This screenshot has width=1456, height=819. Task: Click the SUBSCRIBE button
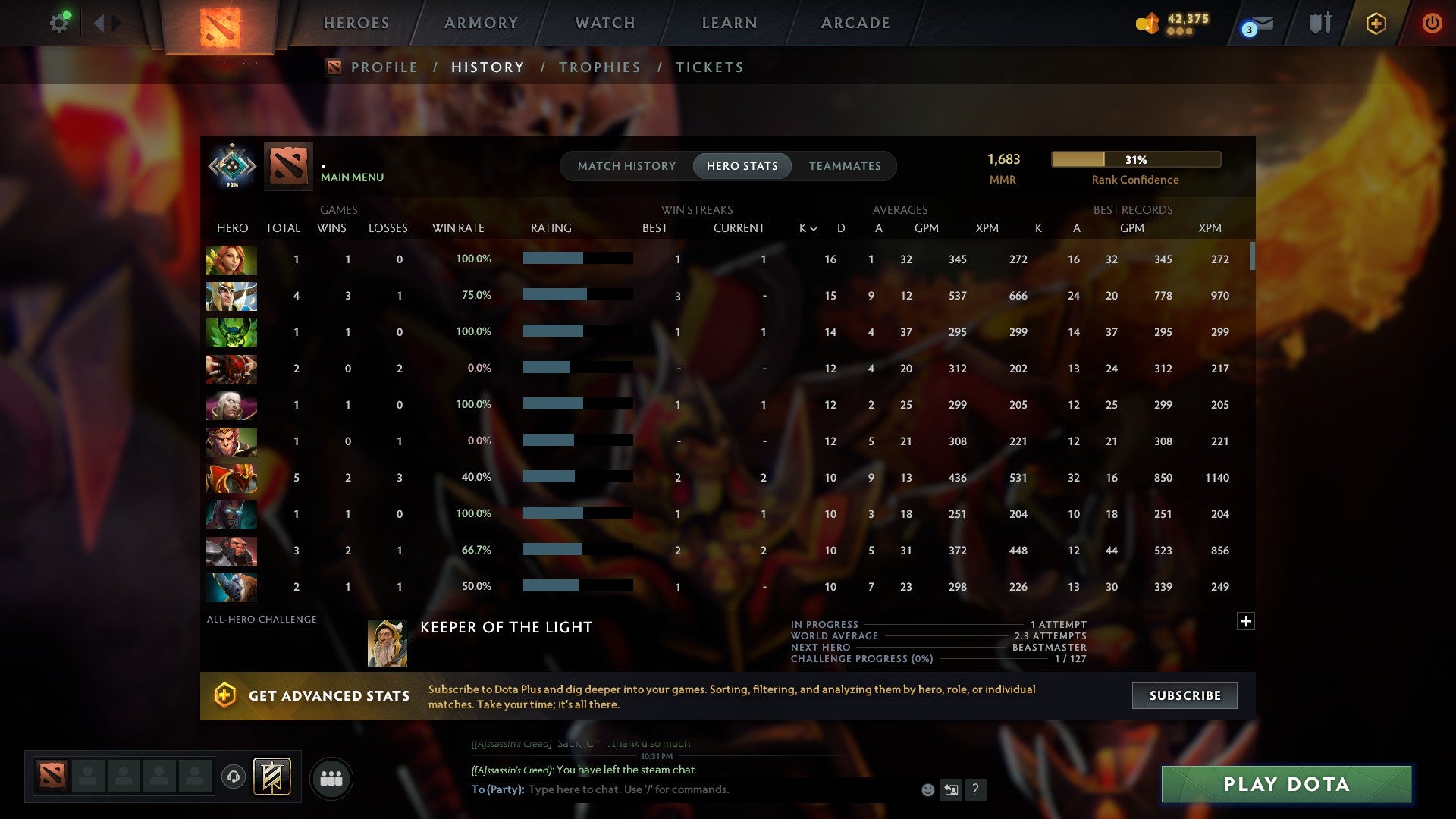(x=1184, y=695)
